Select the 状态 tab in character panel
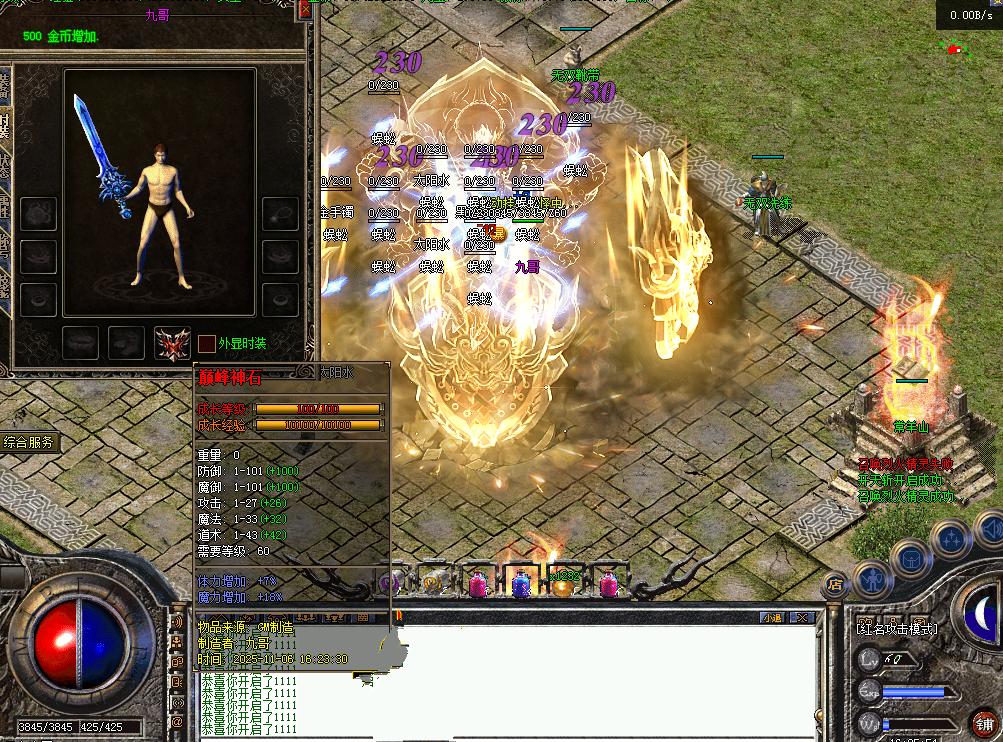 tap(5, 163)
